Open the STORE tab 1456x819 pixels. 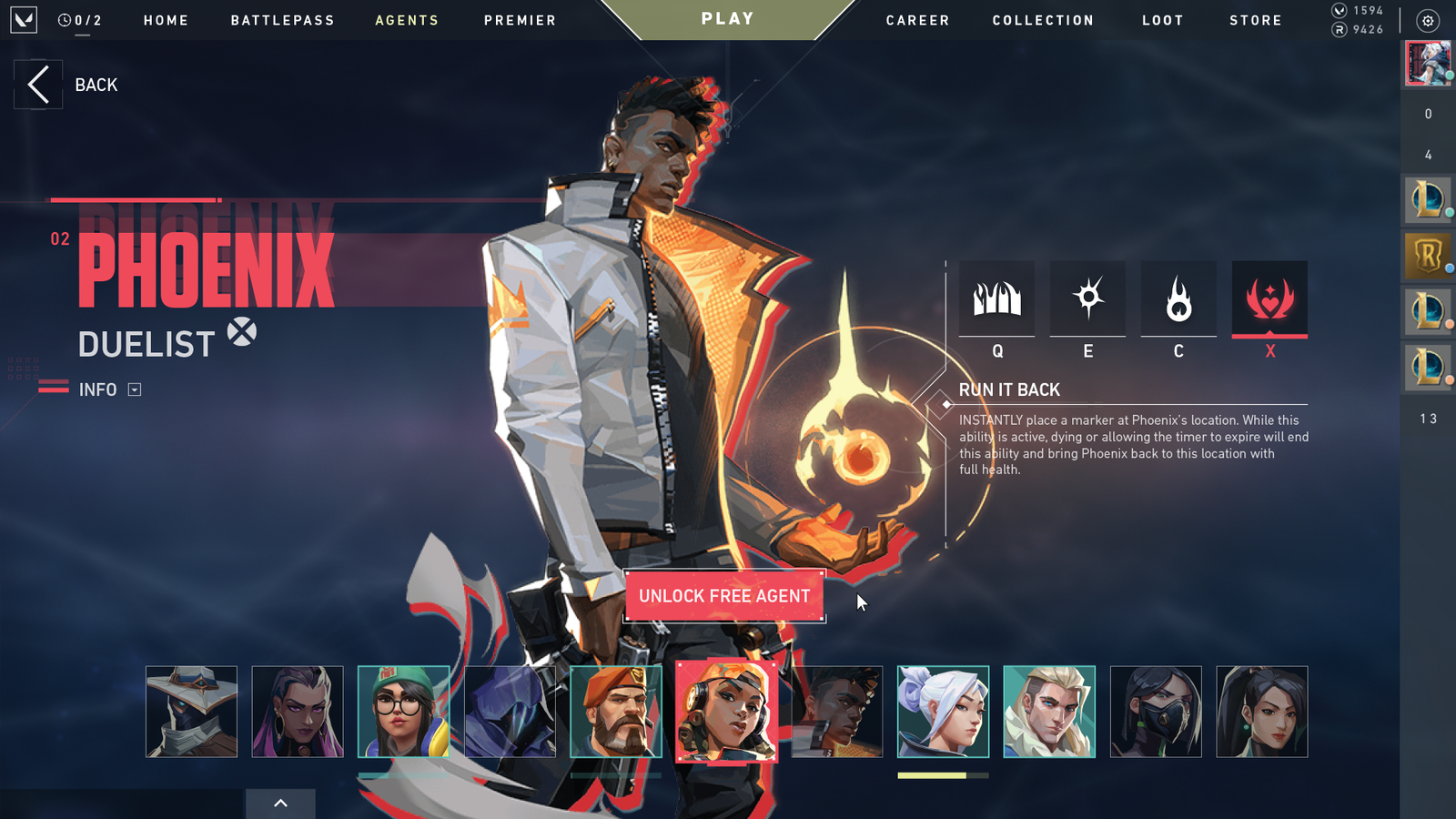pos(1256,20)
